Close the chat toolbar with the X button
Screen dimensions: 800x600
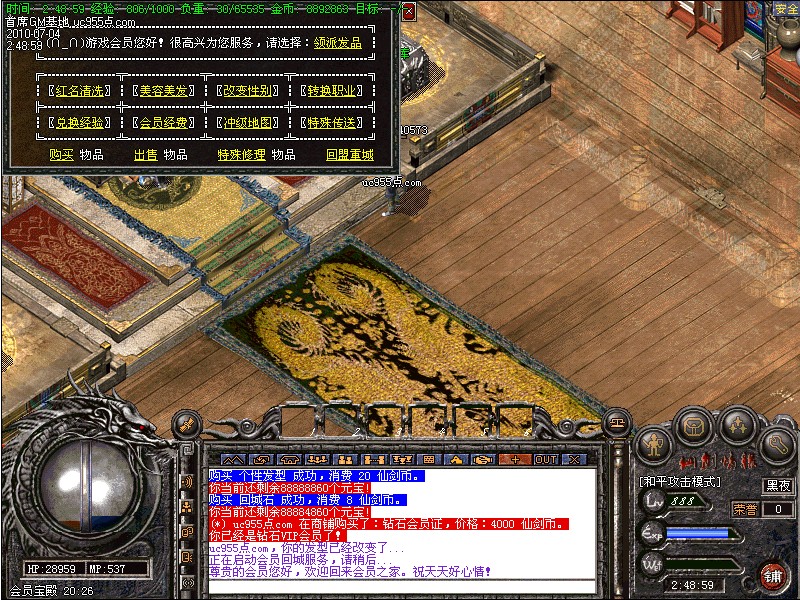(x=574, y=460)
